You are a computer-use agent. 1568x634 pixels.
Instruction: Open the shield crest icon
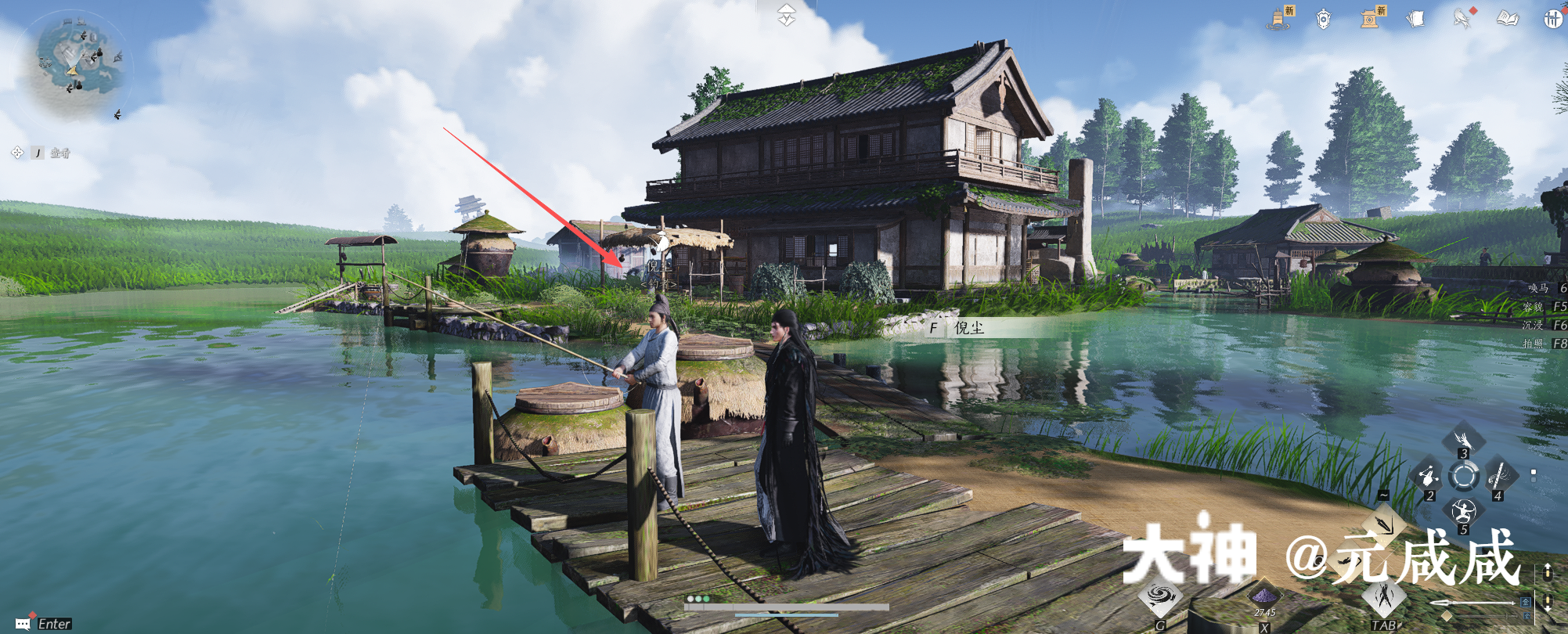[x=1323, y=18]
